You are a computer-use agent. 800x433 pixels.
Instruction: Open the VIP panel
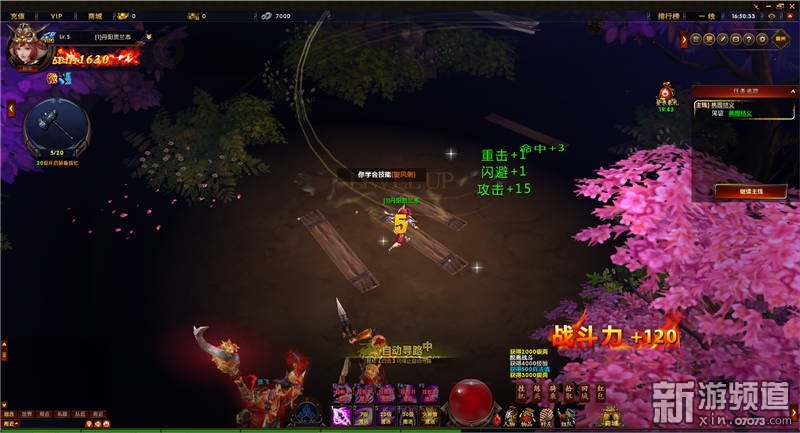click(55, 16)
